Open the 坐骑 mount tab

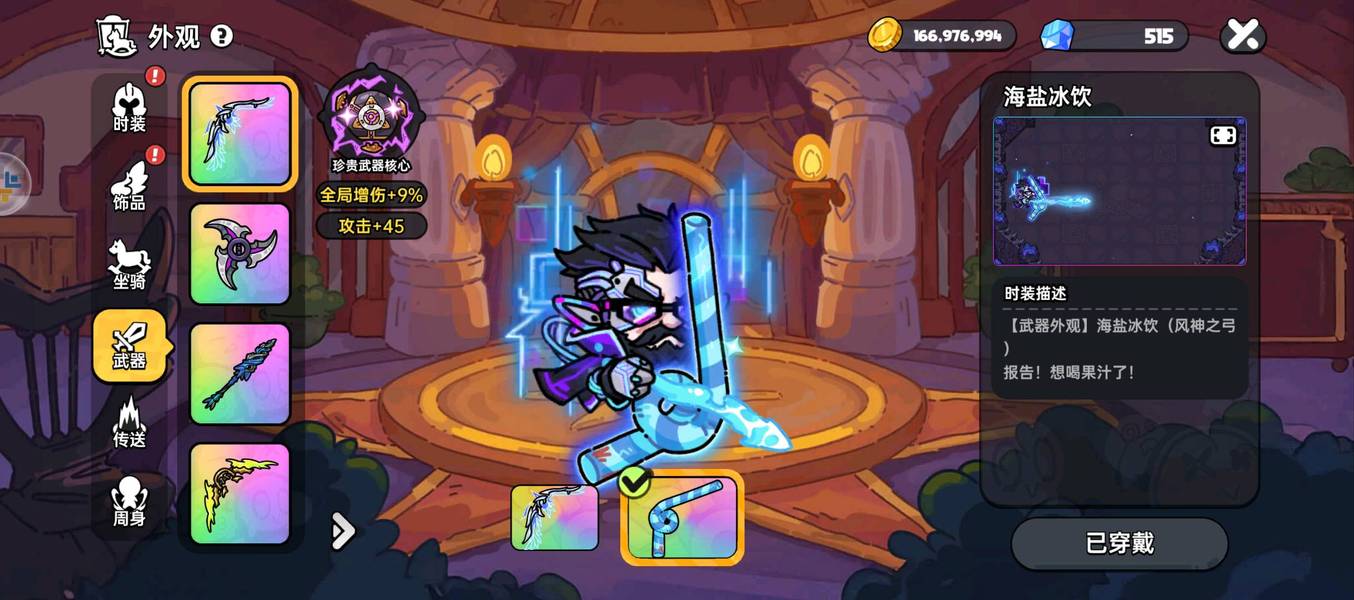[x=129, y=265]
